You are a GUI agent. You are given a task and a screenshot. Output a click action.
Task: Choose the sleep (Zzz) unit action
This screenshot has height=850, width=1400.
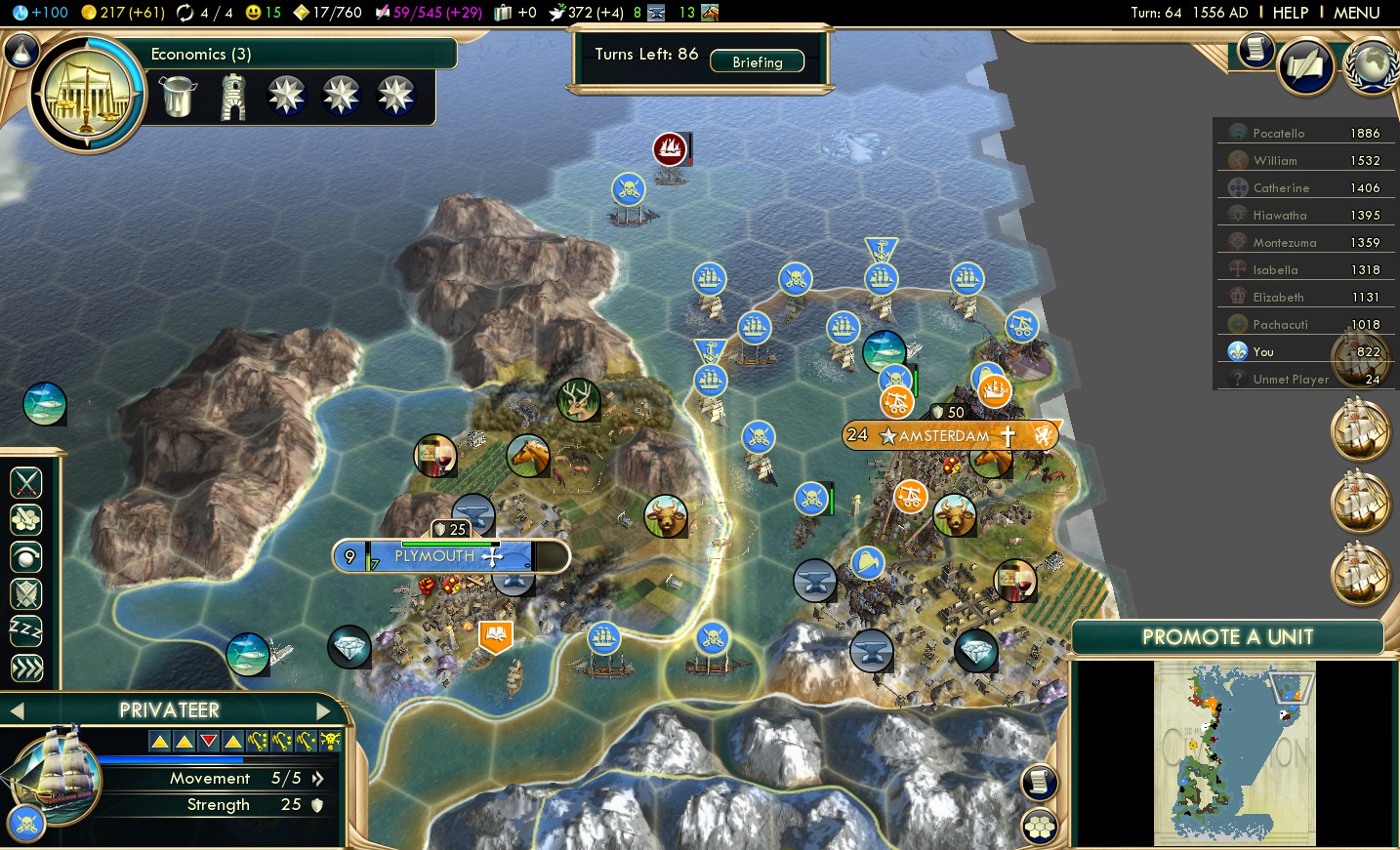(x=26, y=630)
